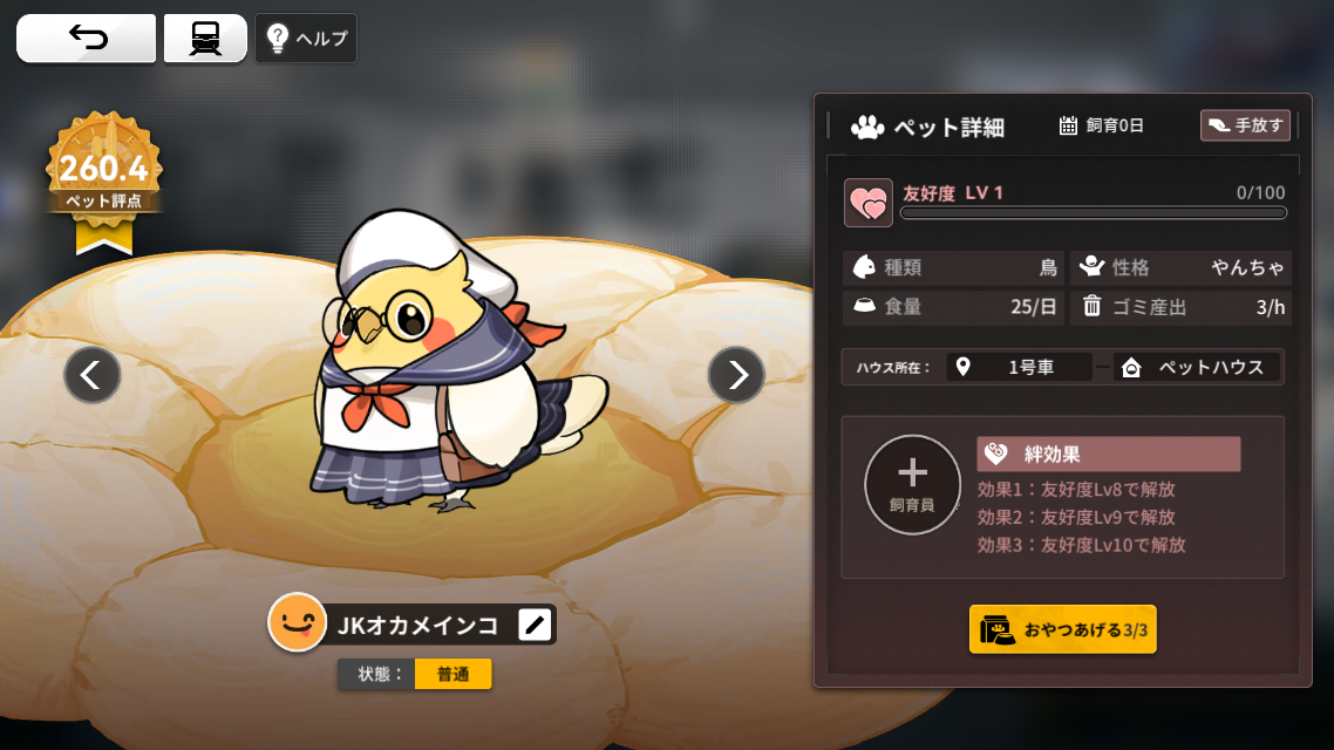Select the 1号車 house location

pos(1019,367)
